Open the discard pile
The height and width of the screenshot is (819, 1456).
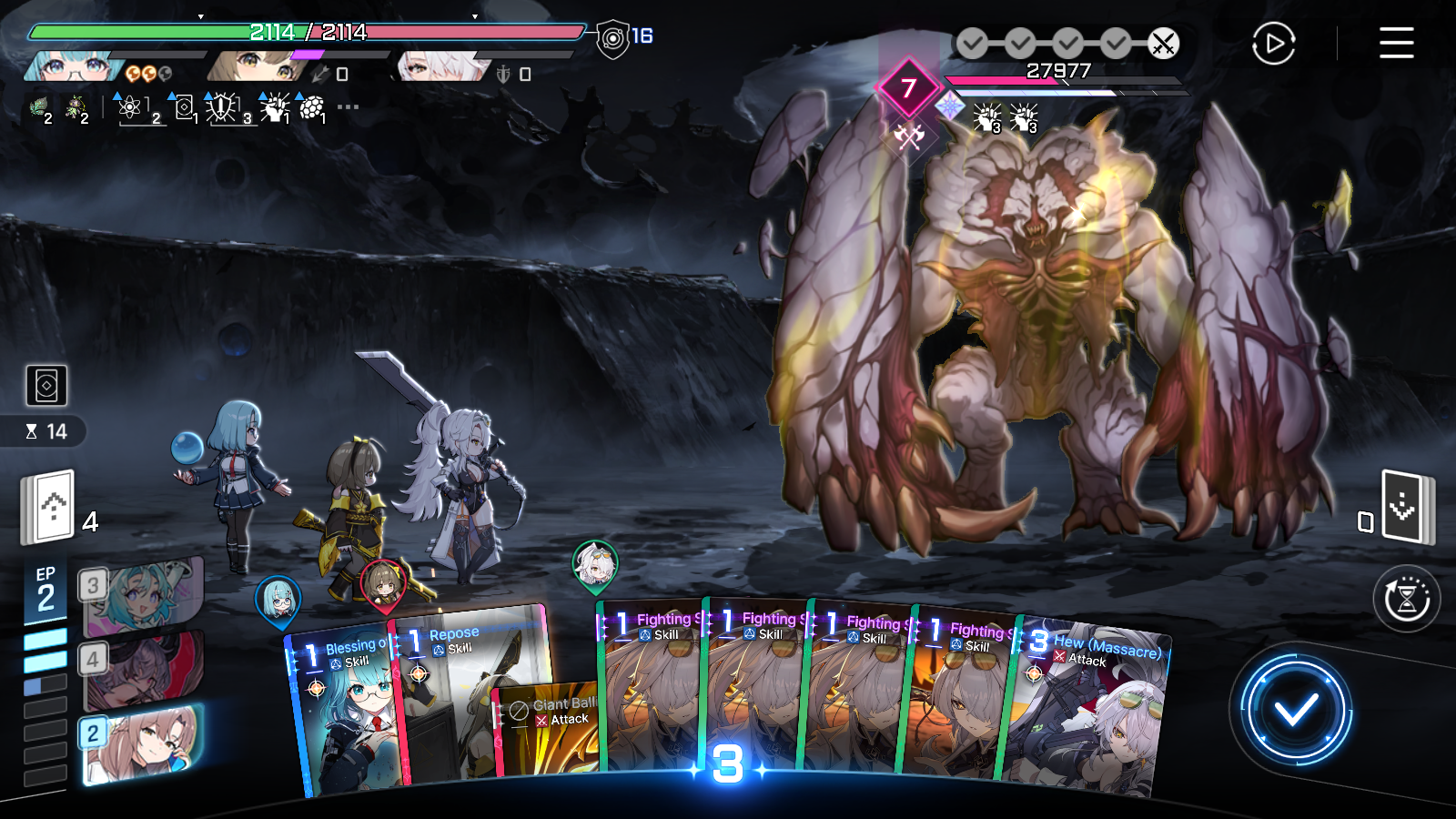1405,508
